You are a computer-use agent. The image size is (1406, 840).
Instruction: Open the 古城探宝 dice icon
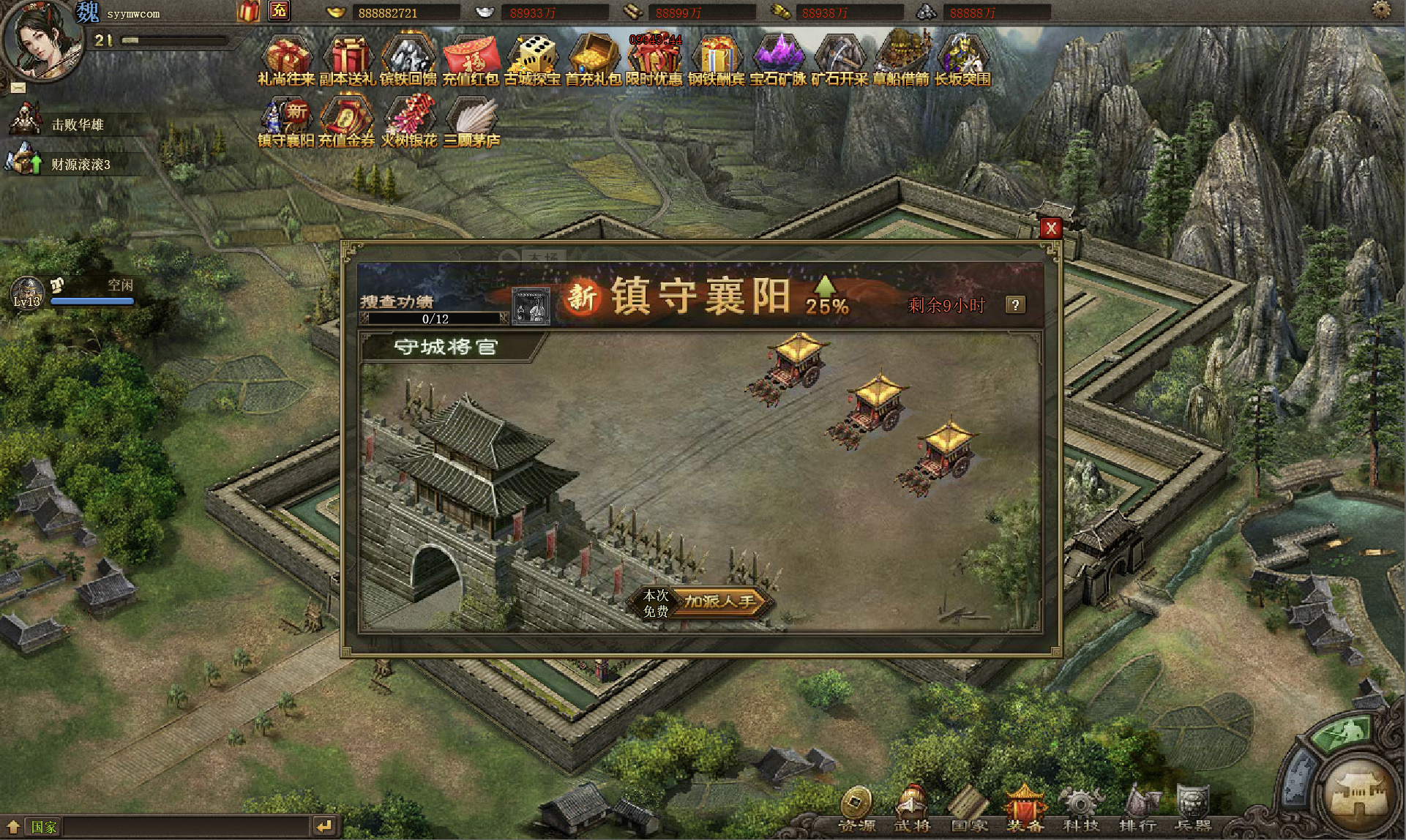coord(533,58)
